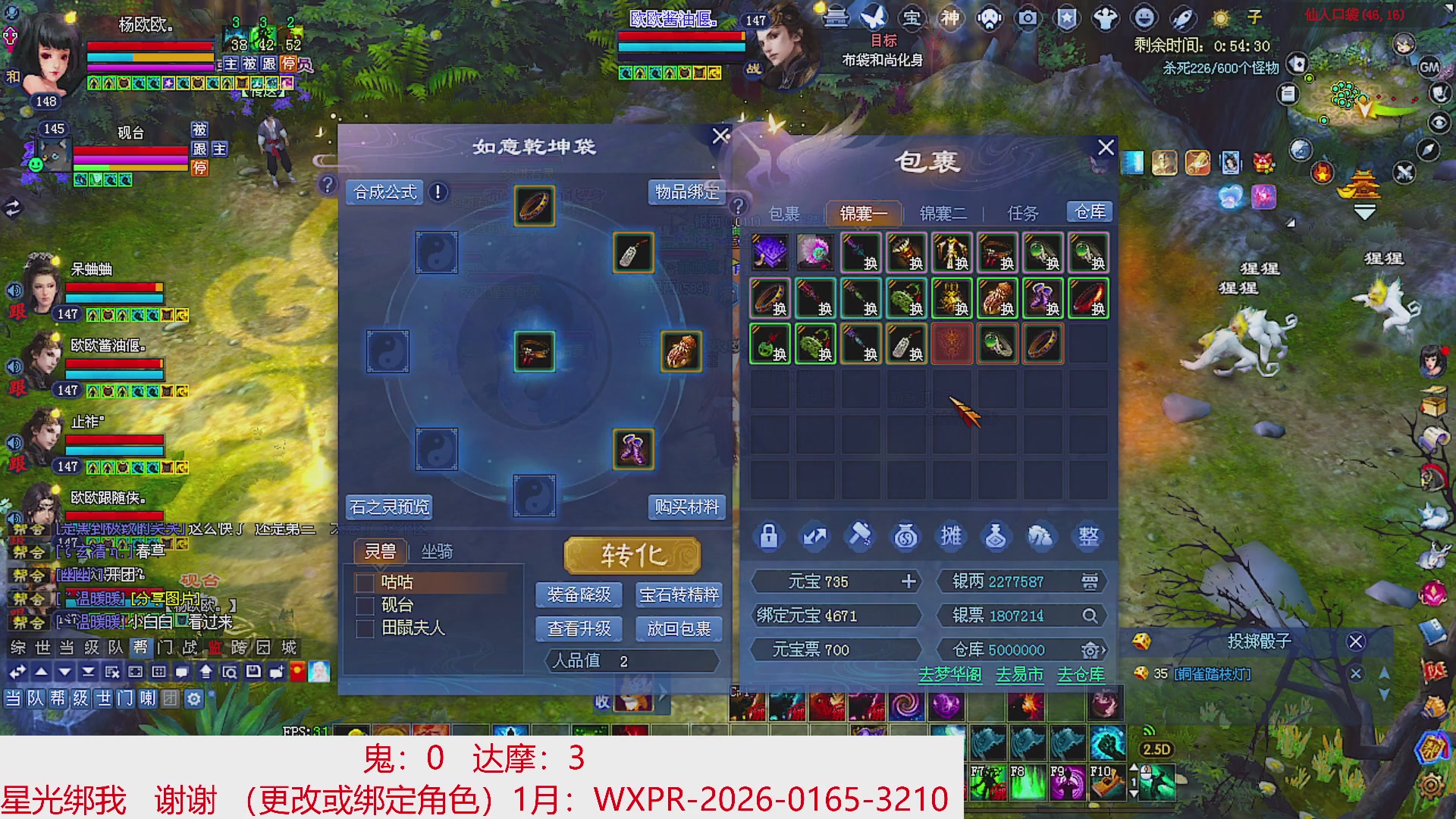This screenshot has width=1456, height=819.
Task: Check the 砚台 option in the pet list
Action: click(x=363, y=605)
